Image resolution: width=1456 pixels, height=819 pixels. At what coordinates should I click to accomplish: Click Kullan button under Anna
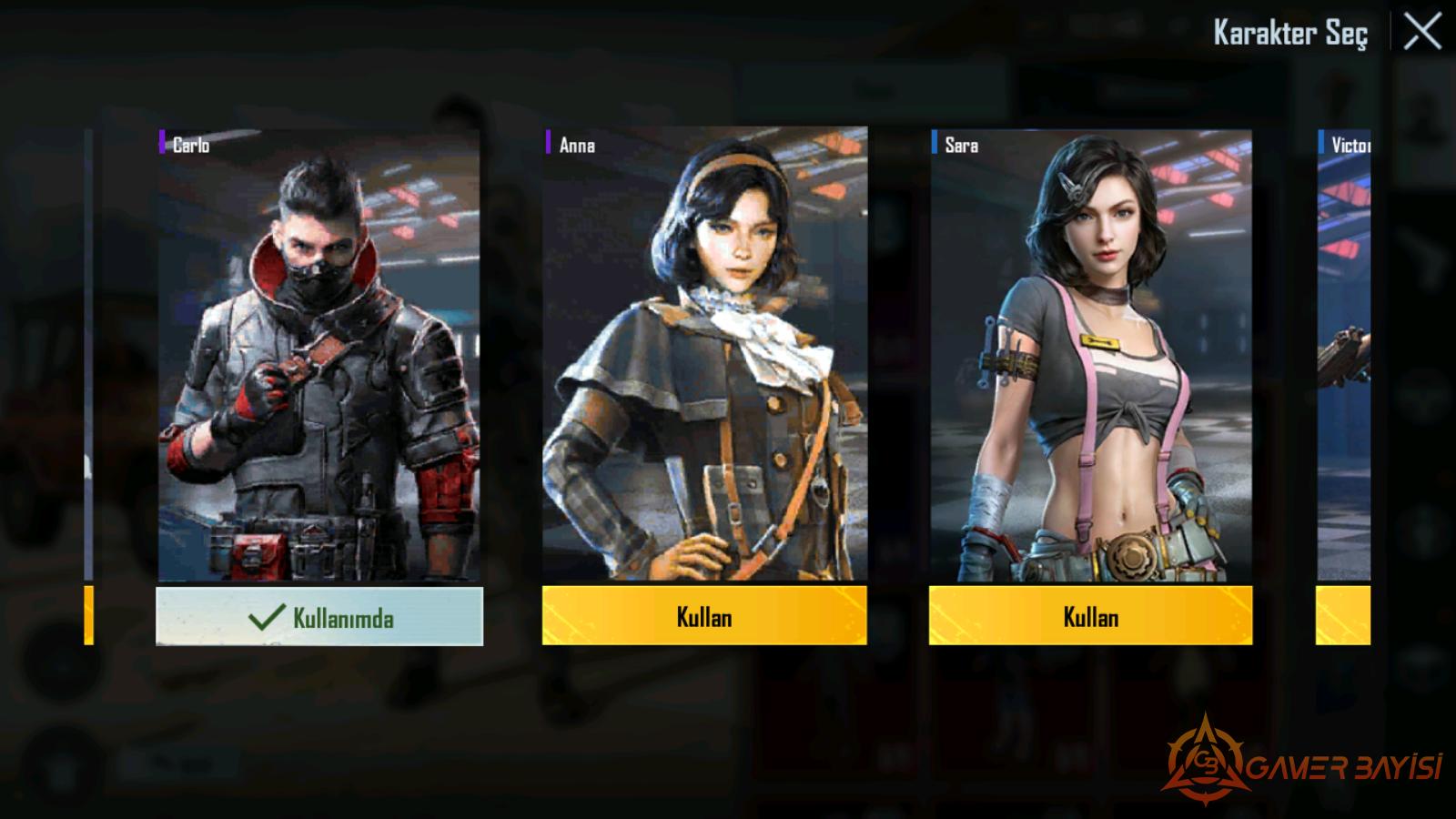pyautogui.click(x=704, y=616)
